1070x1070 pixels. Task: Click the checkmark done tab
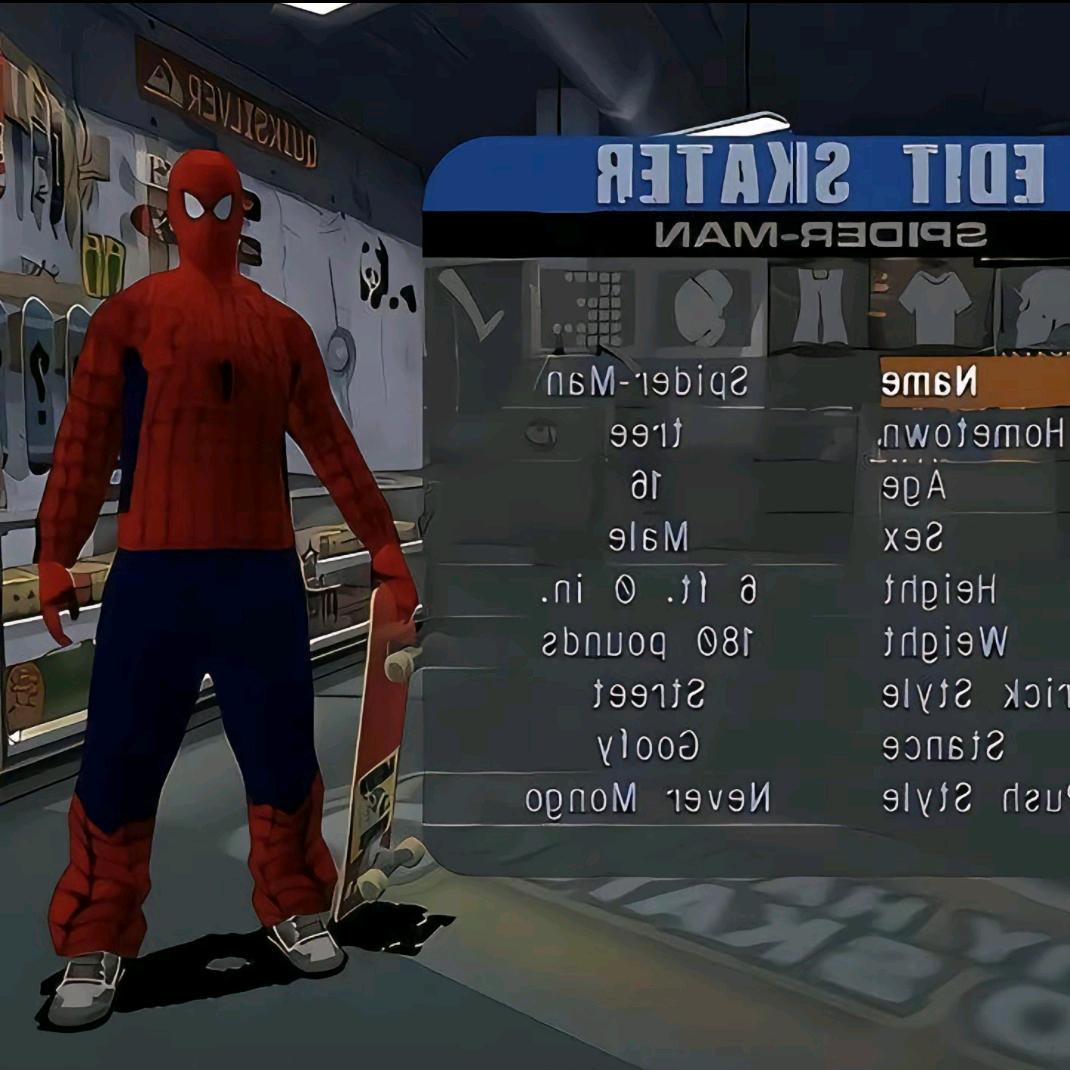(x=472, y=305)
